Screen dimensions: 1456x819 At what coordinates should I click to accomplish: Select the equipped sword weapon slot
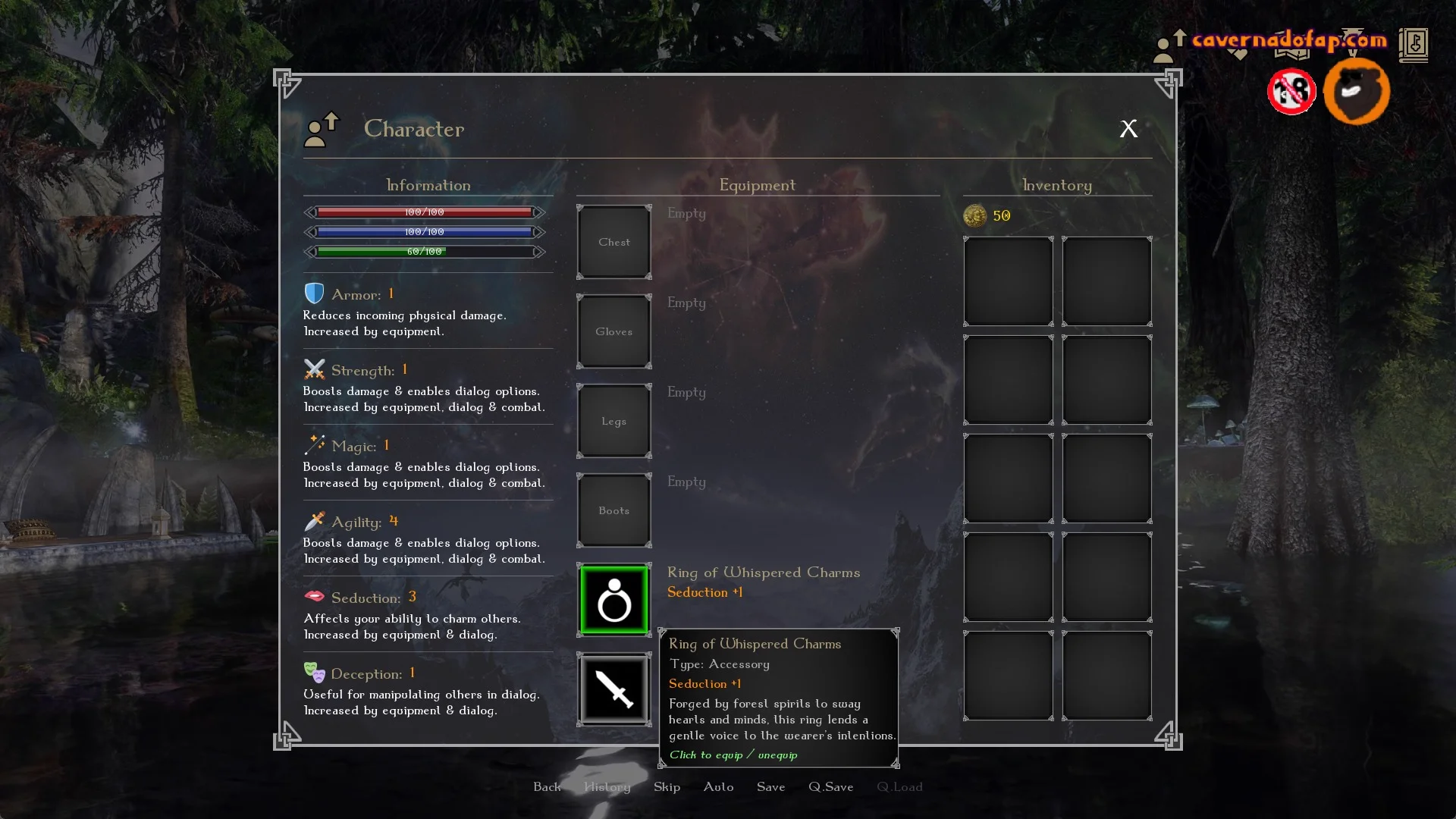coord(614,689)
